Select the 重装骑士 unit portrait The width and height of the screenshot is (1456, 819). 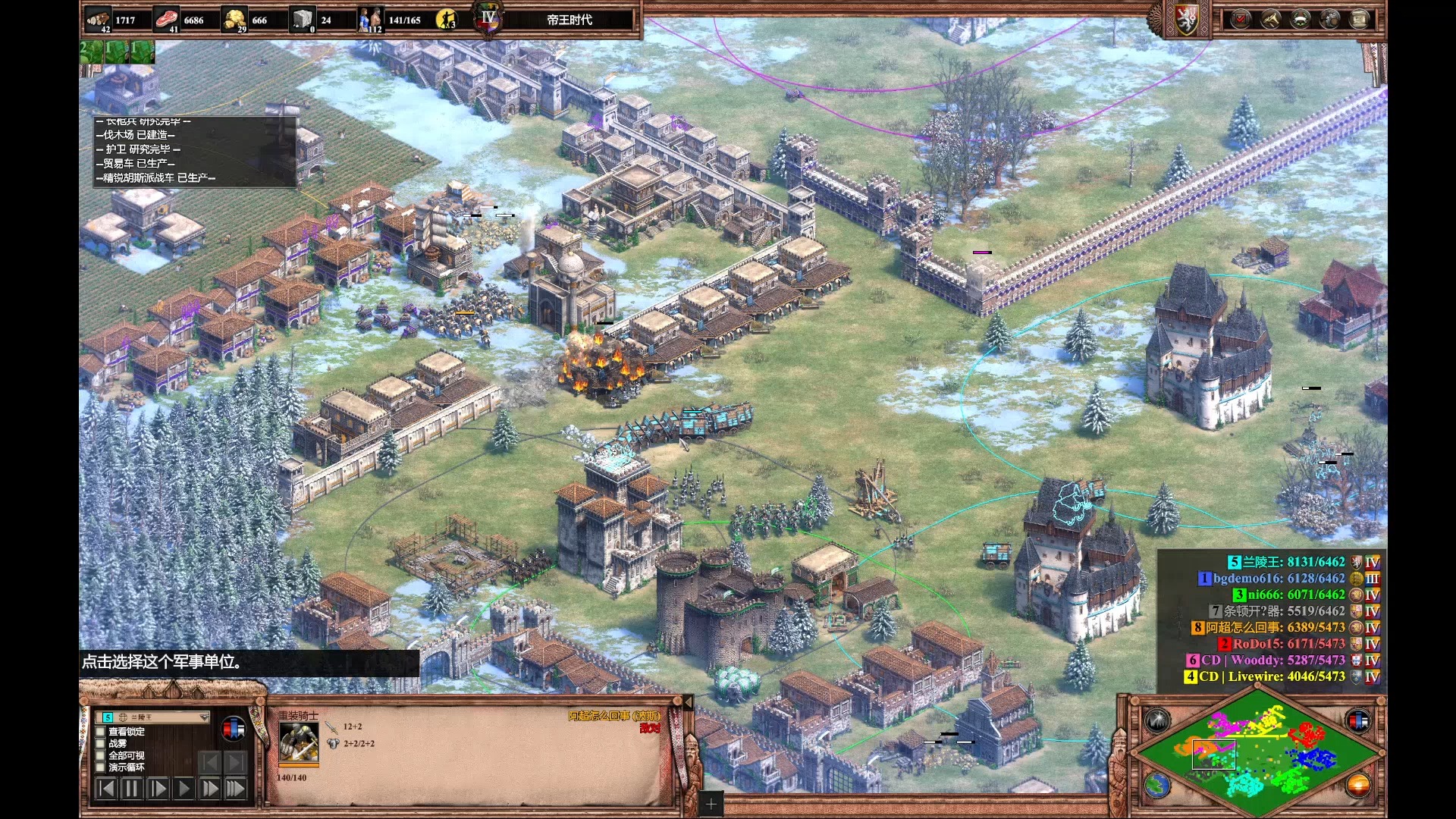click(x=299, y=742)
